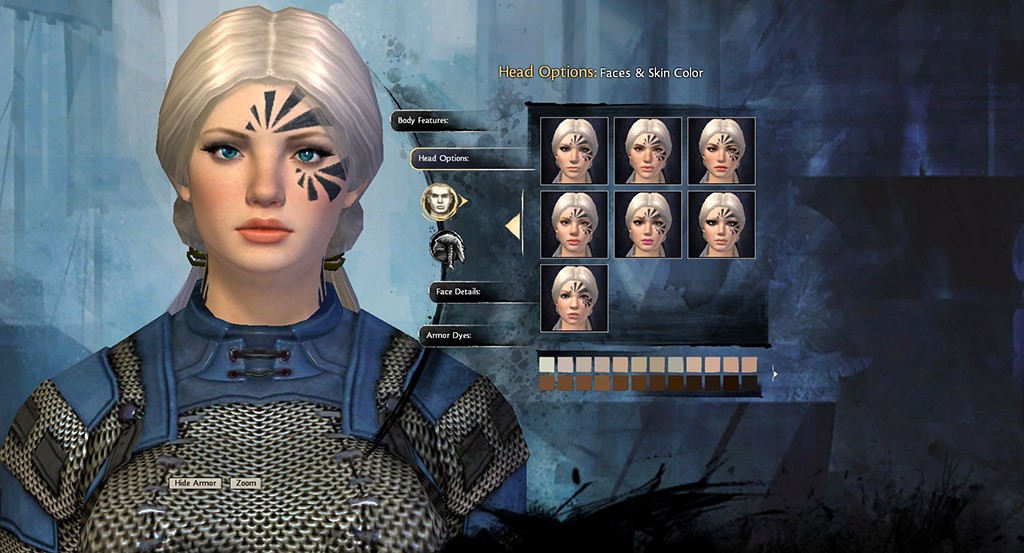Select the face preset with red-orange lips
Screen dimensions: 1024x553
[x=721, y=151]
